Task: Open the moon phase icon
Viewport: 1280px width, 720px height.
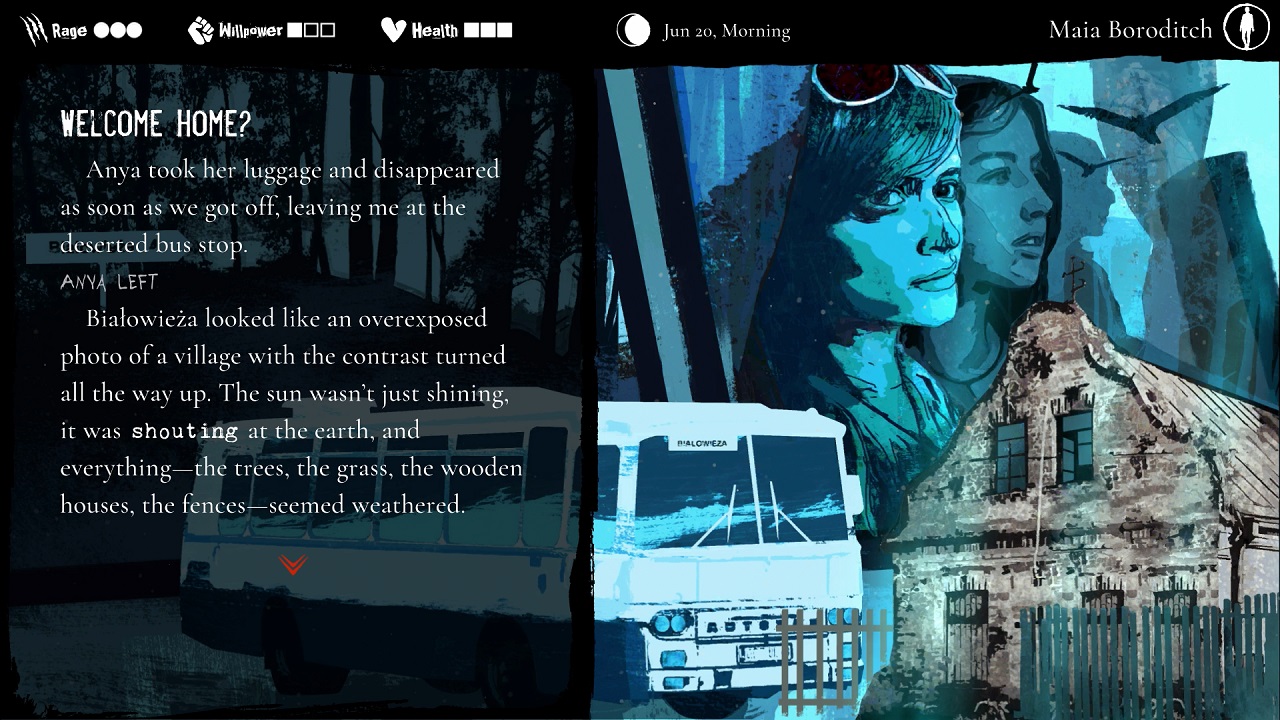Action: (633, 30)
